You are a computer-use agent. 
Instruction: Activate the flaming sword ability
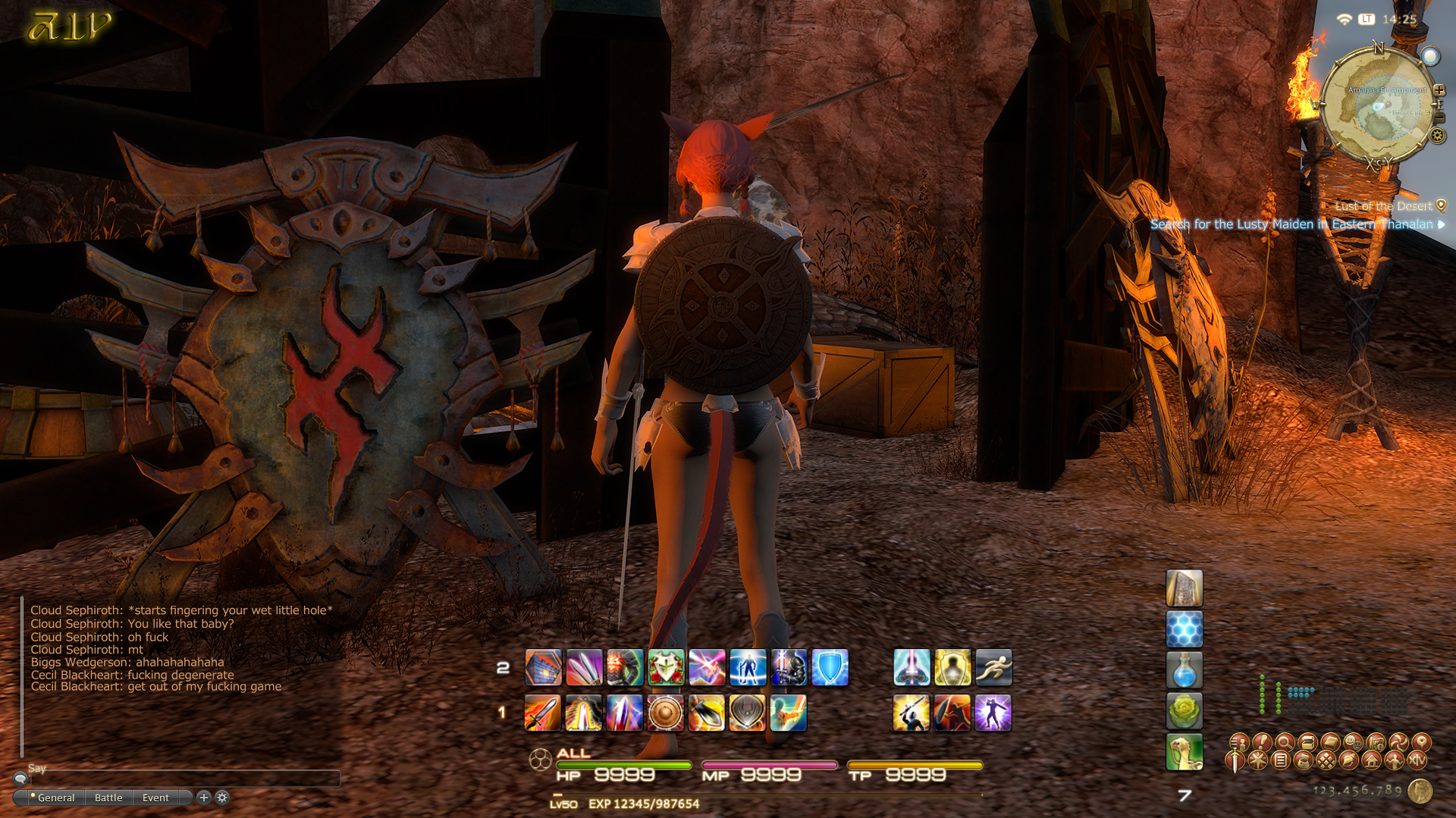[543, 713]
